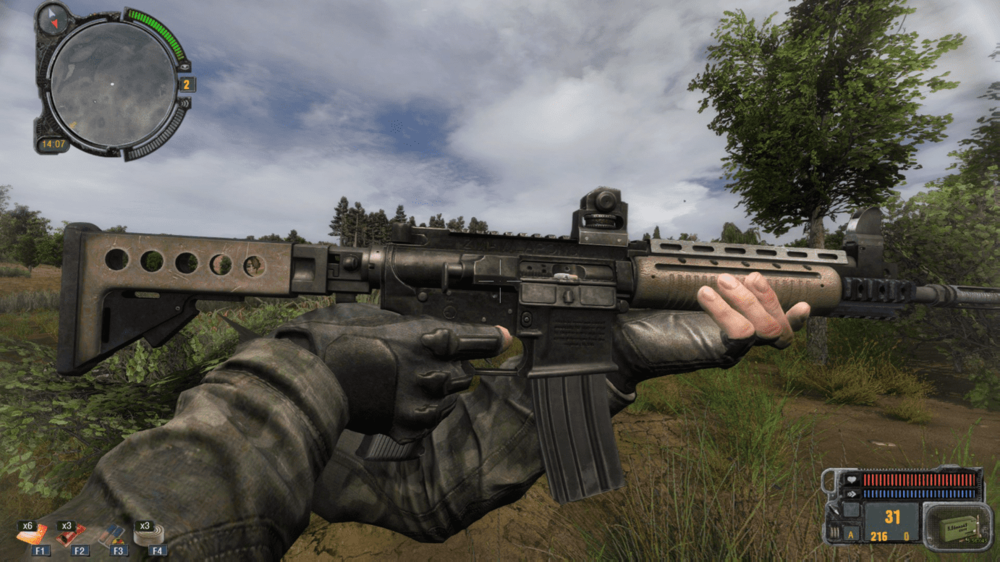
Task: Use the red F2 quick slot item
Action: 72,535
